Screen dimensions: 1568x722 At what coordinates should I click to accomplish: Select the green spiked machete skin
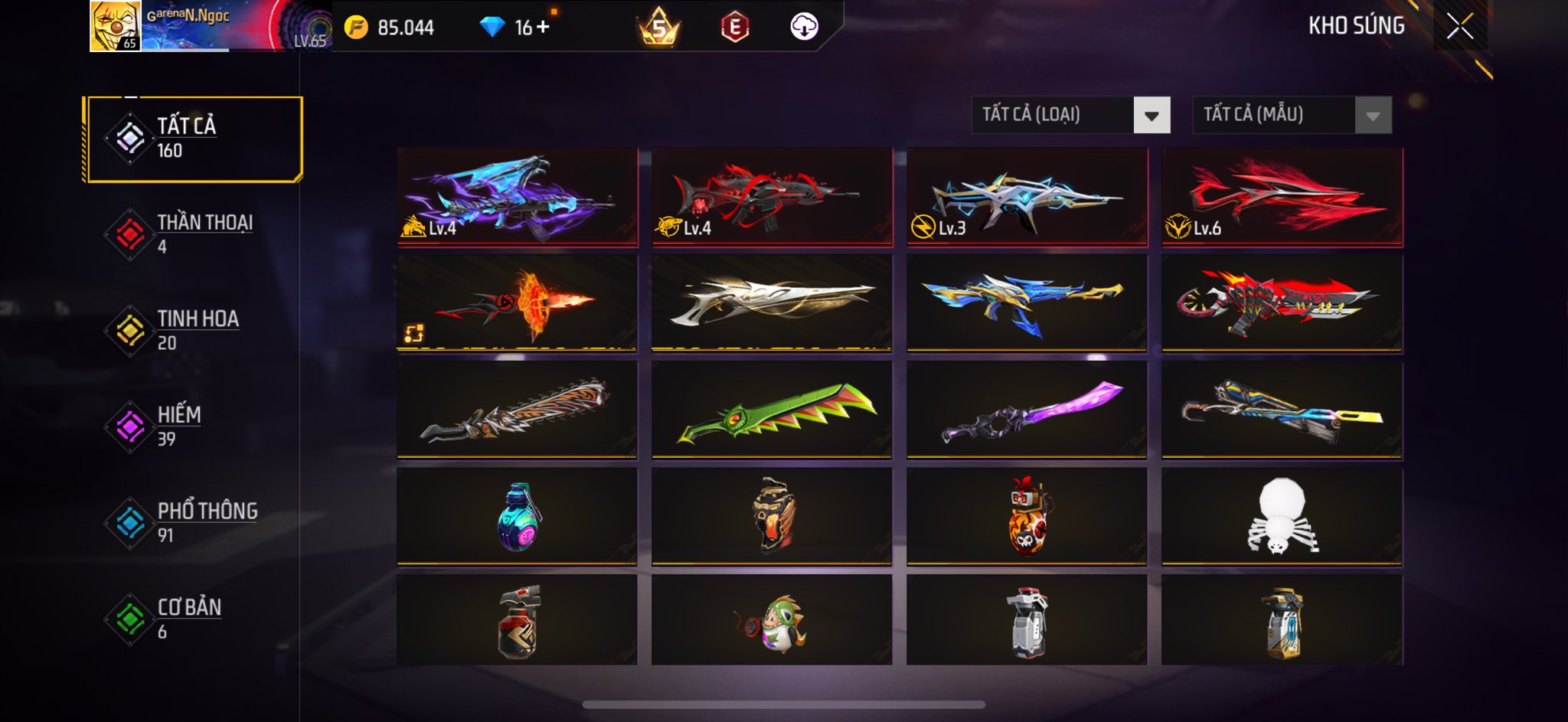point(772,411)
